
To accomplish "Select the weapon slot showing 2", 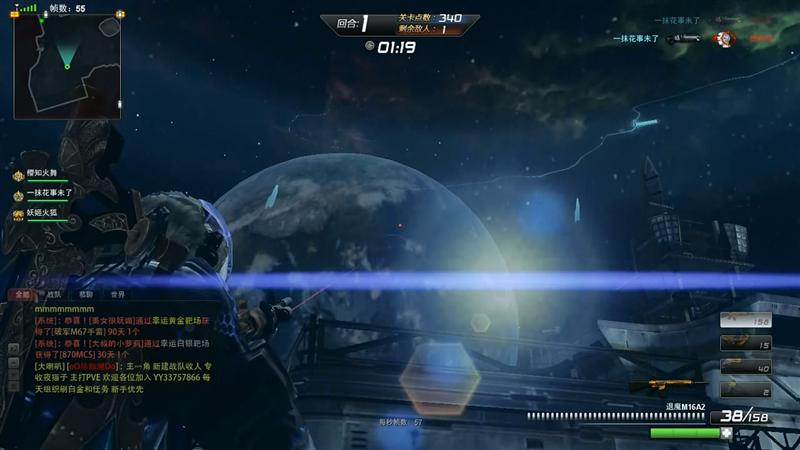I will click(x=745, y=391).
